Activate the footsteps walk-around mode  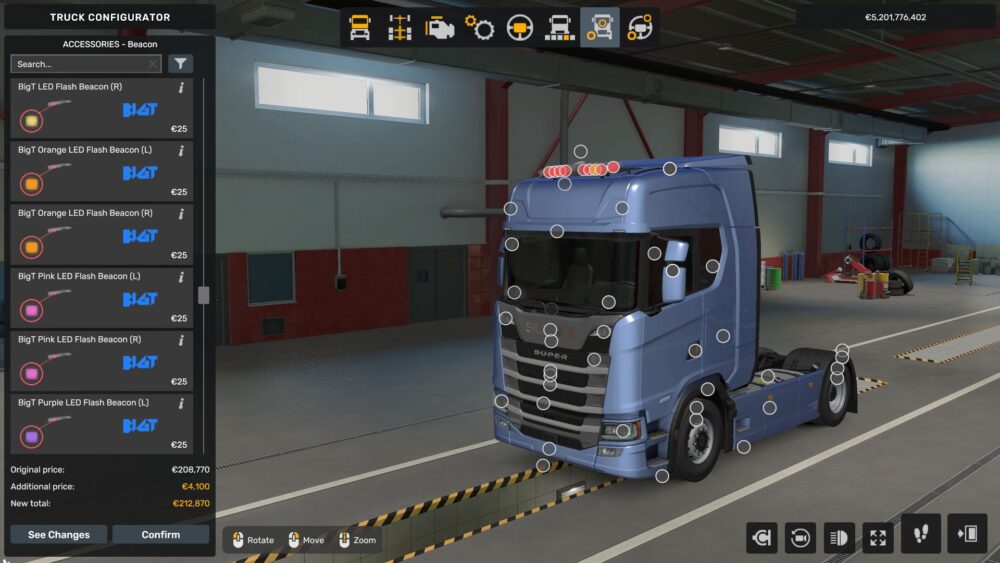pos(920,534)
